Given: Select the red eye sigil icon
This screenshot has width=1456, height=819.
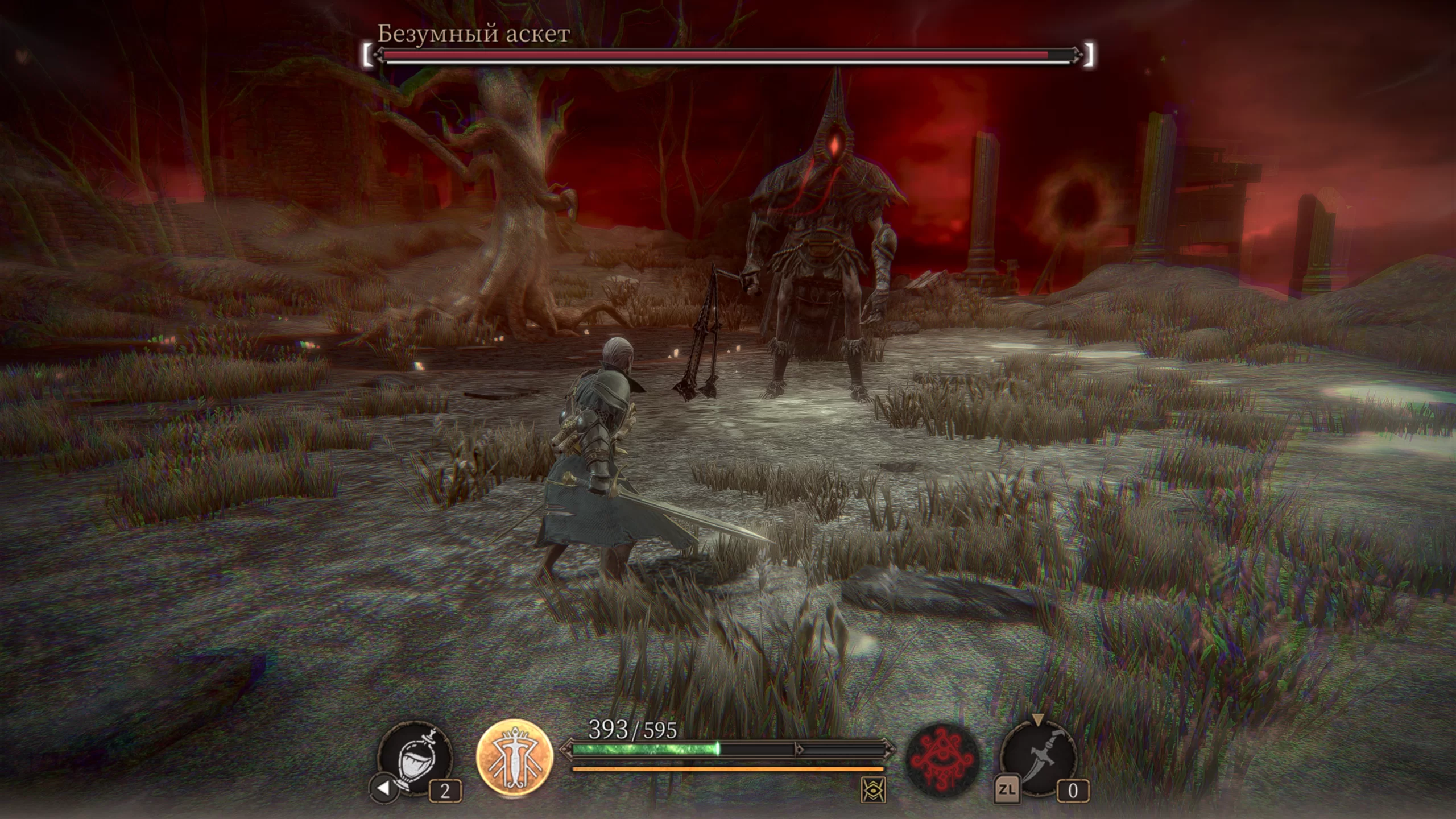Looking at the screenshot, I should click(942, 761).
